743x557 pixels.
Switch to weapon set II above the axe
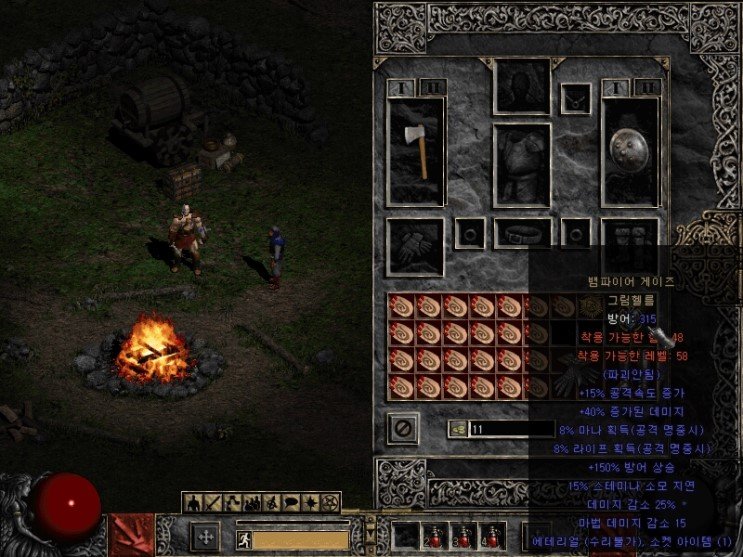pos(433,87)
